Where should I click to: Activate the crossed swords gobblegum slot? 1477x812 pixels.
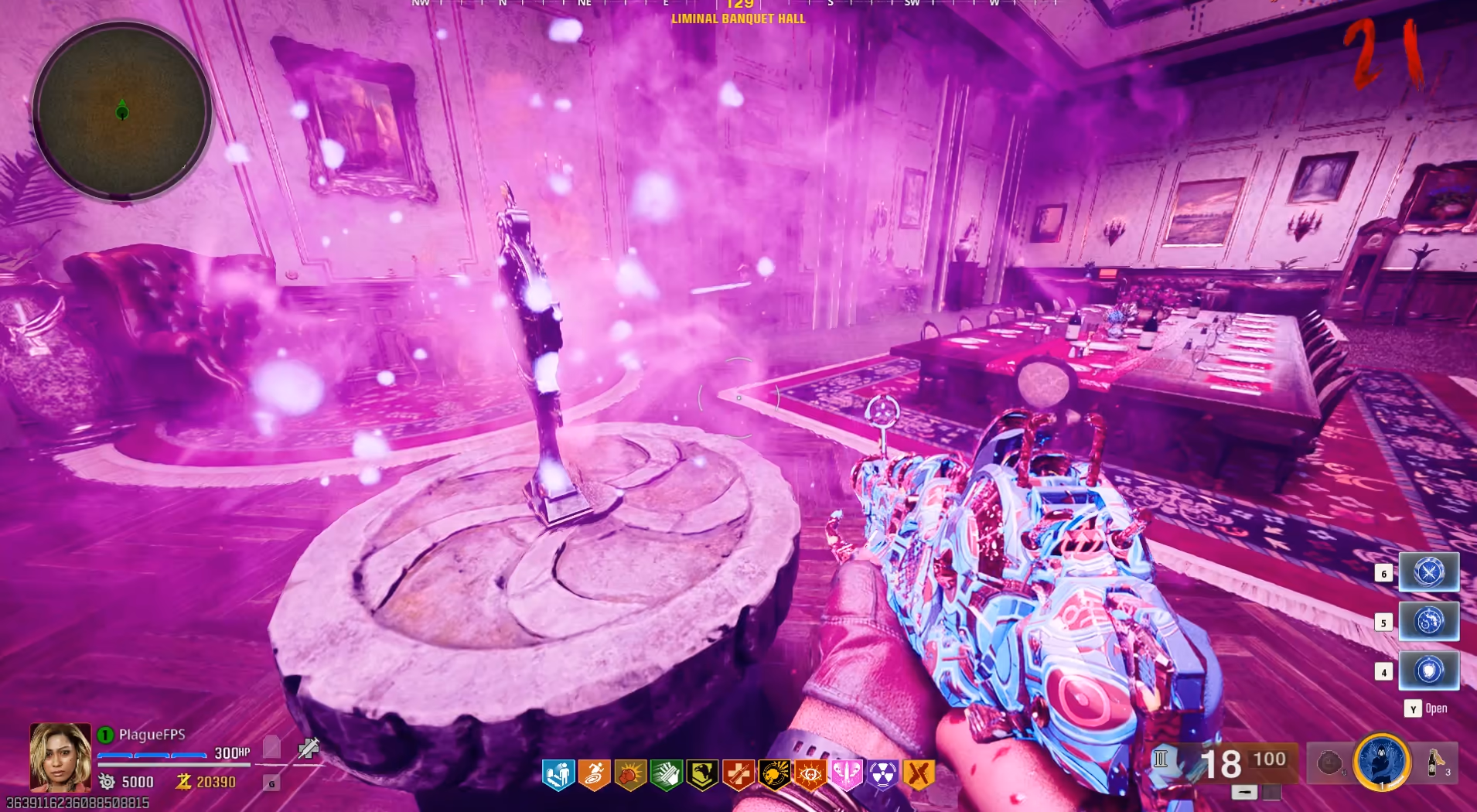click(x=1428, y=572)
